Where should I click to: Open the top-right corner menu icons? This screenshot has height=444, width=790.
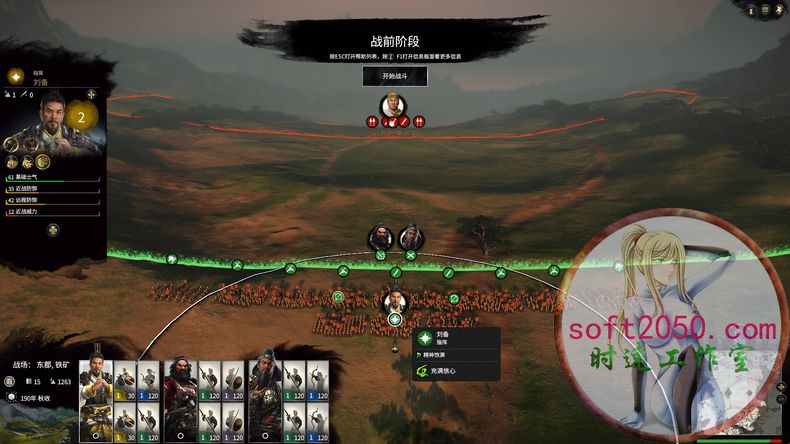[x=773, y=8]
